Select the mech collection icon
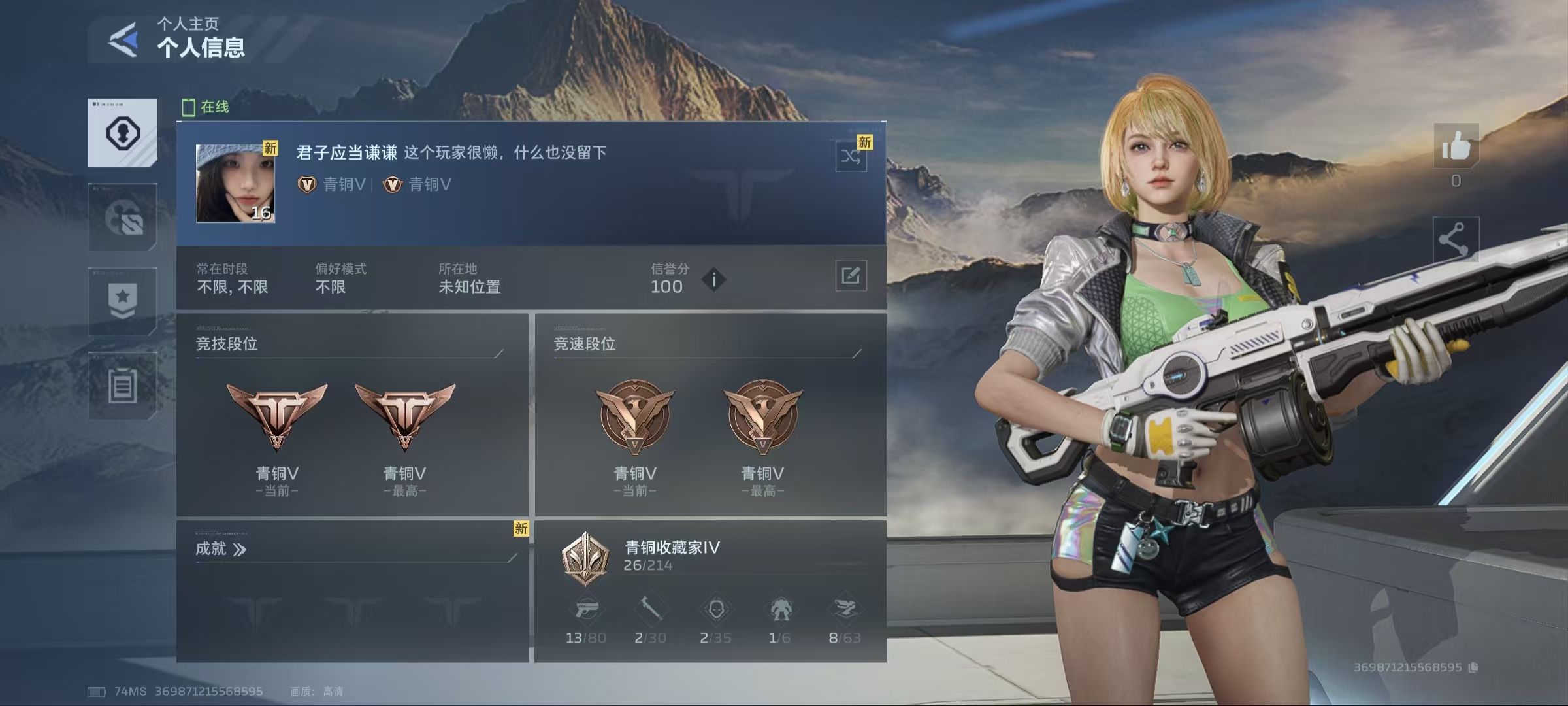Image resolution: width=1568 pixels, height=706 pixels. pos(781,611)
